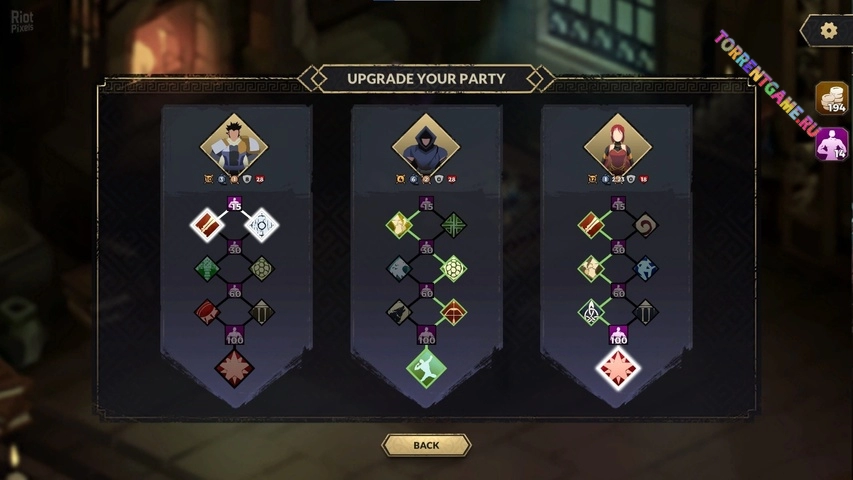Select the red-haired character's portrait
The width and height of the screenshot is (853, 480).
(617, 145)
